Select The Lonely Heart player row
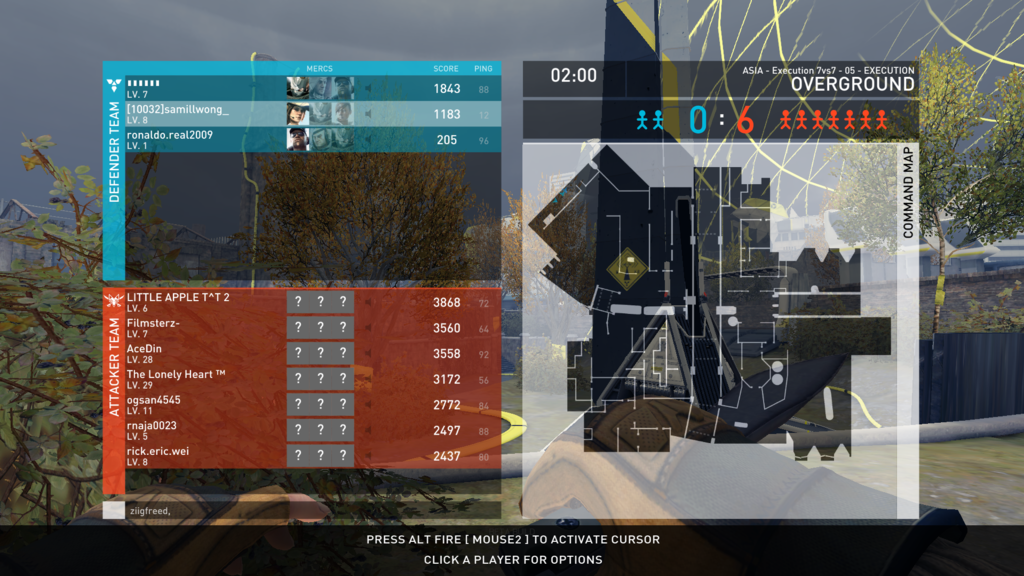The height and width of the screenshot is (576, 1024). 176,379
